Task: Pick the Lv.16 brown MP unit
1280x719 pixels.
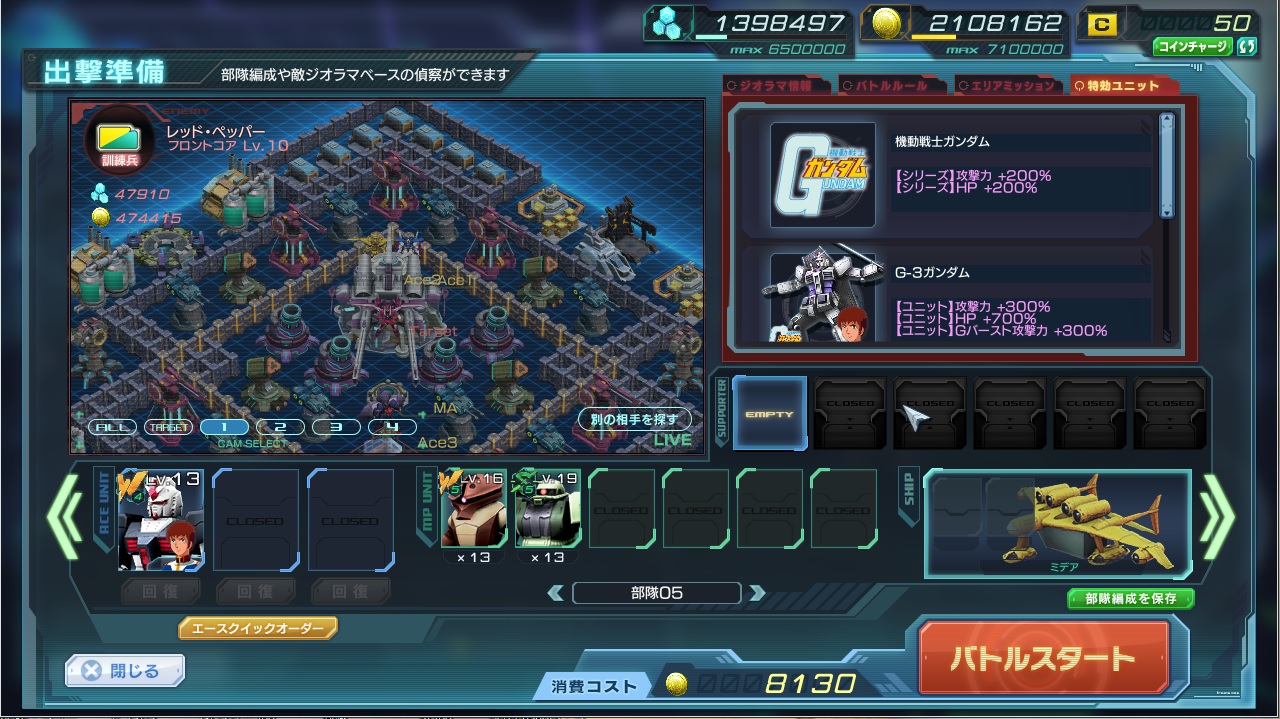Action: [473, 509]
